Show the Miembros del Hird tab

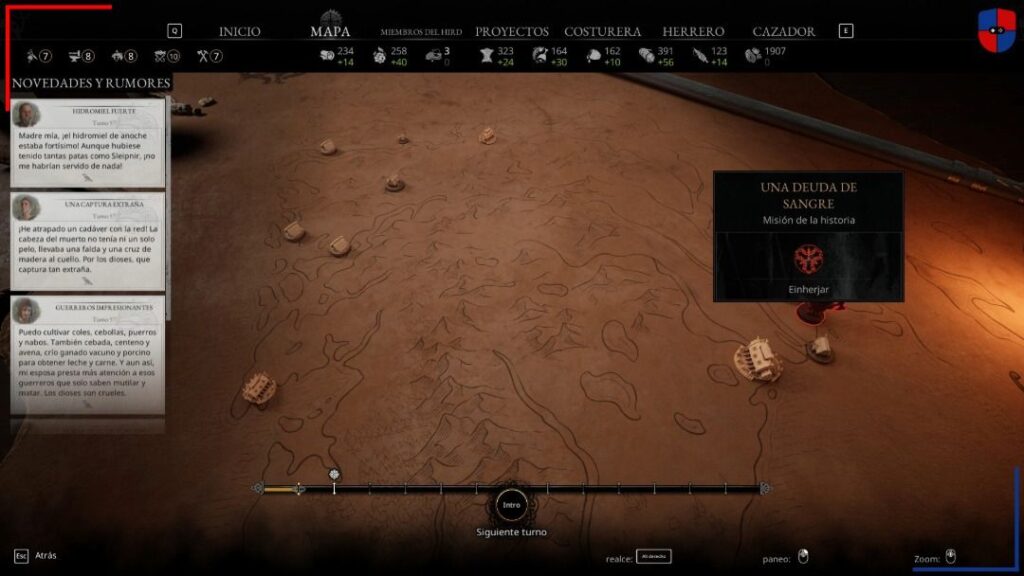tap(420, 32)
